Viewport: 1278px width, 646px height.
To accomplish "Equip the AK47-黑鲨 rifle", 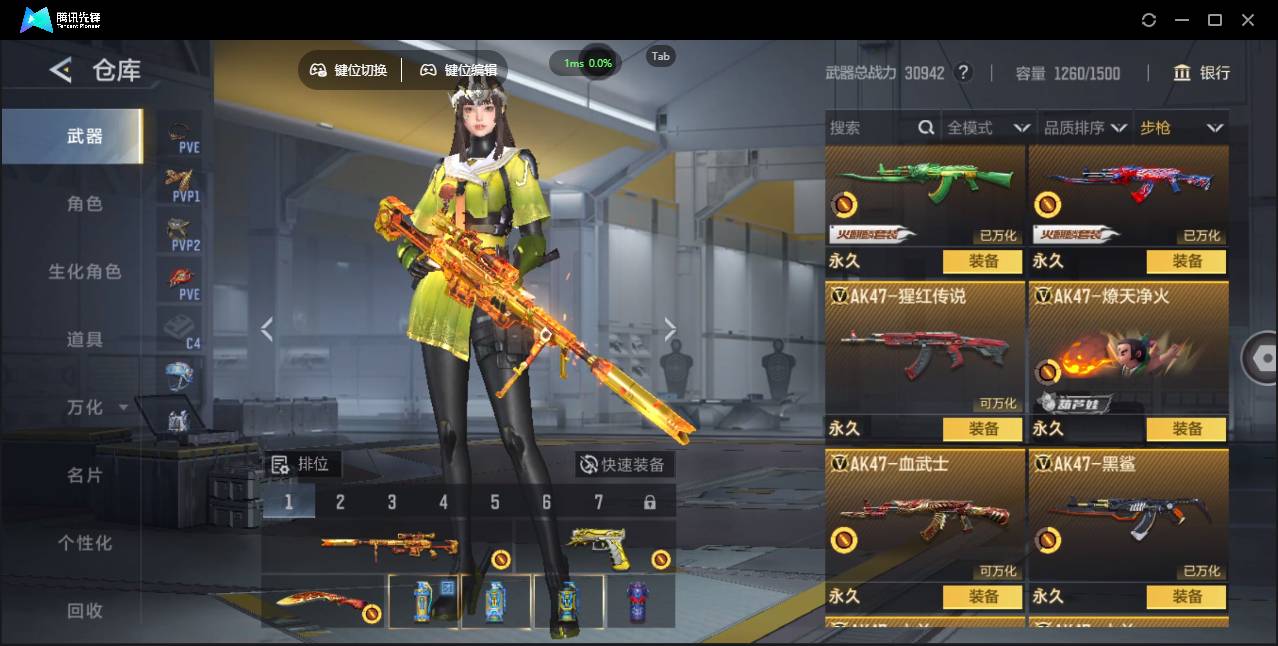I will tap(1187, 597).
